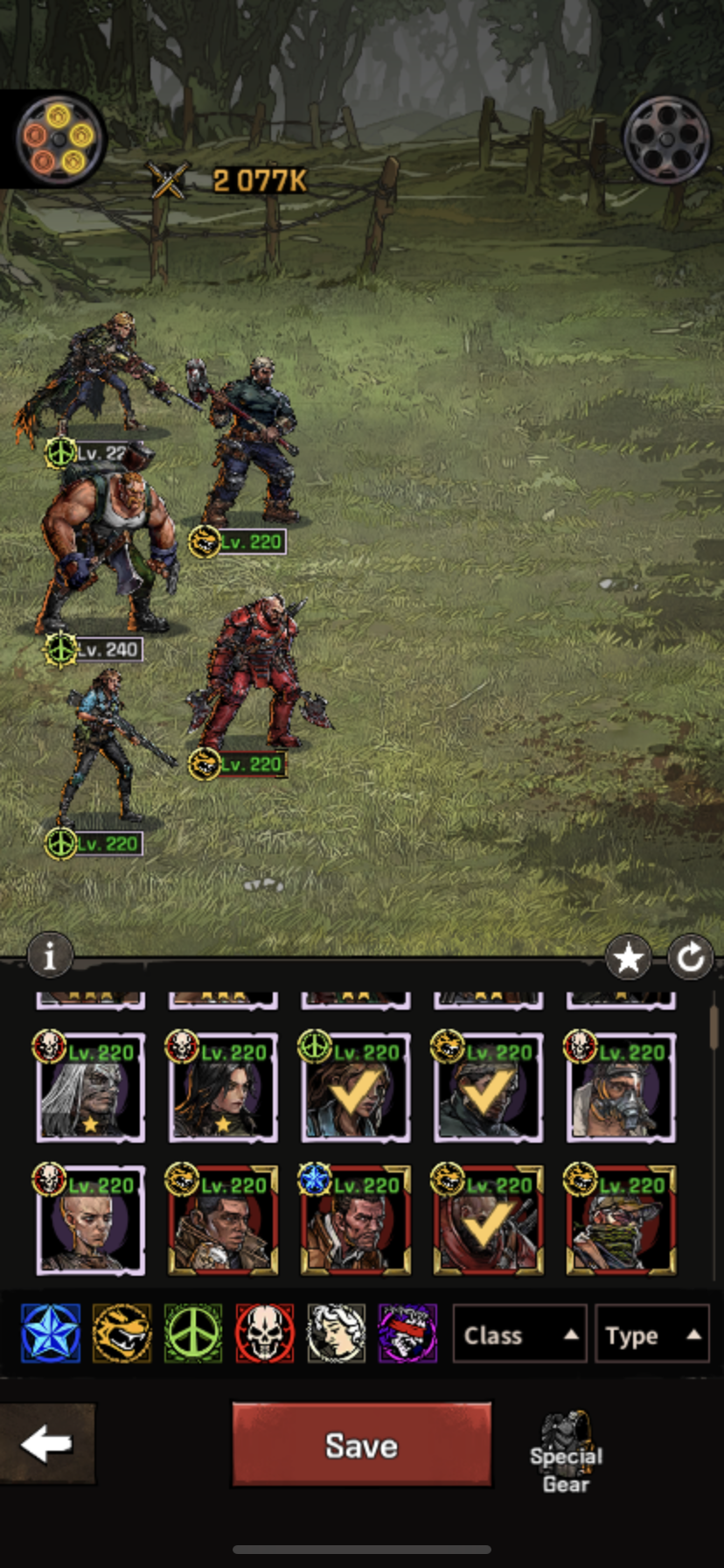724x1568 pixels.
Task: Filter heroes by blue star faction
Action: [51, 1333]
